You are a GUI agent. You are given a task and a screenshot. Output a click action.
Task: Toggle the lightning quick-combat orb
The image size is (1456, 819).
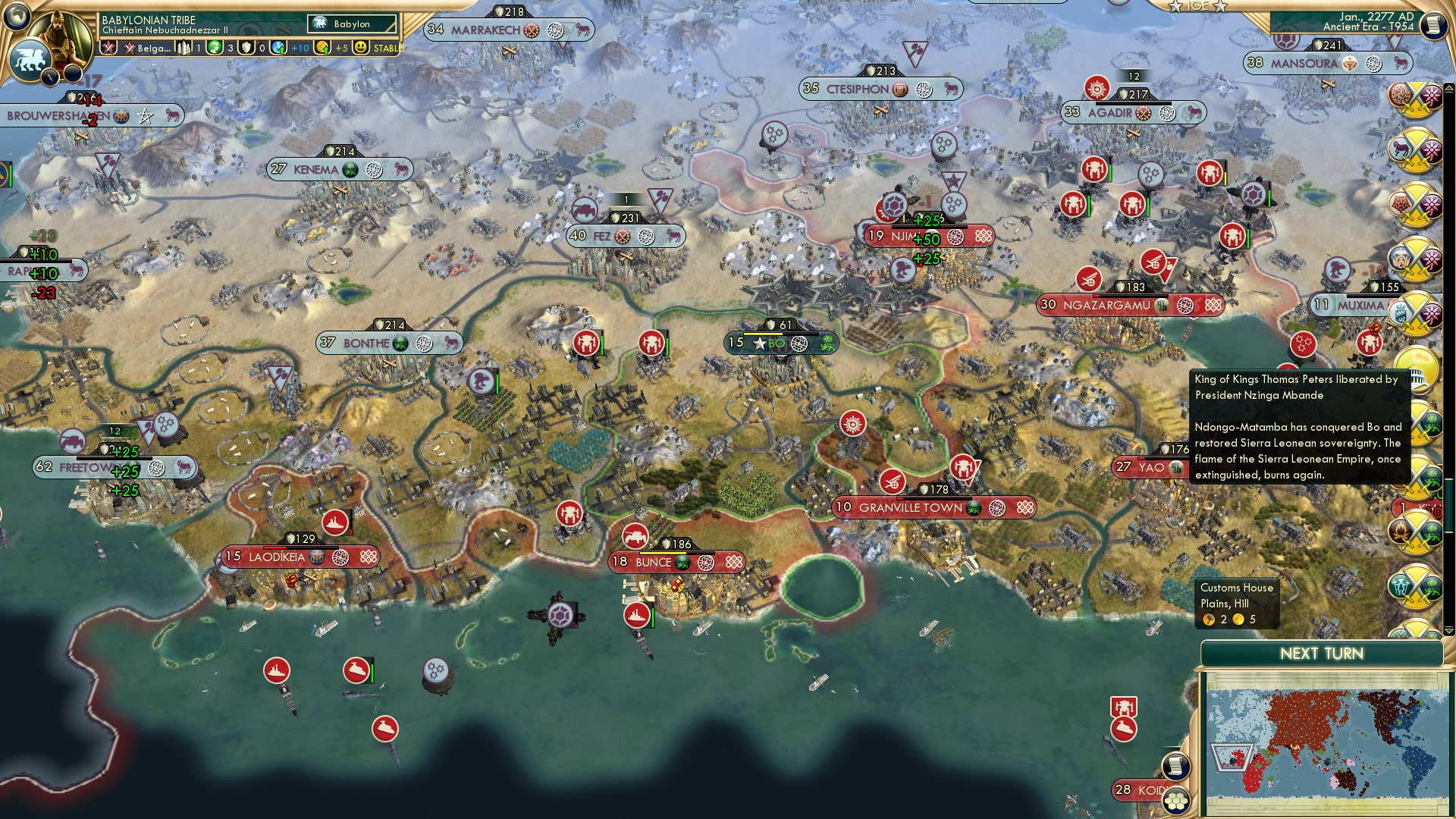point(49,76)
